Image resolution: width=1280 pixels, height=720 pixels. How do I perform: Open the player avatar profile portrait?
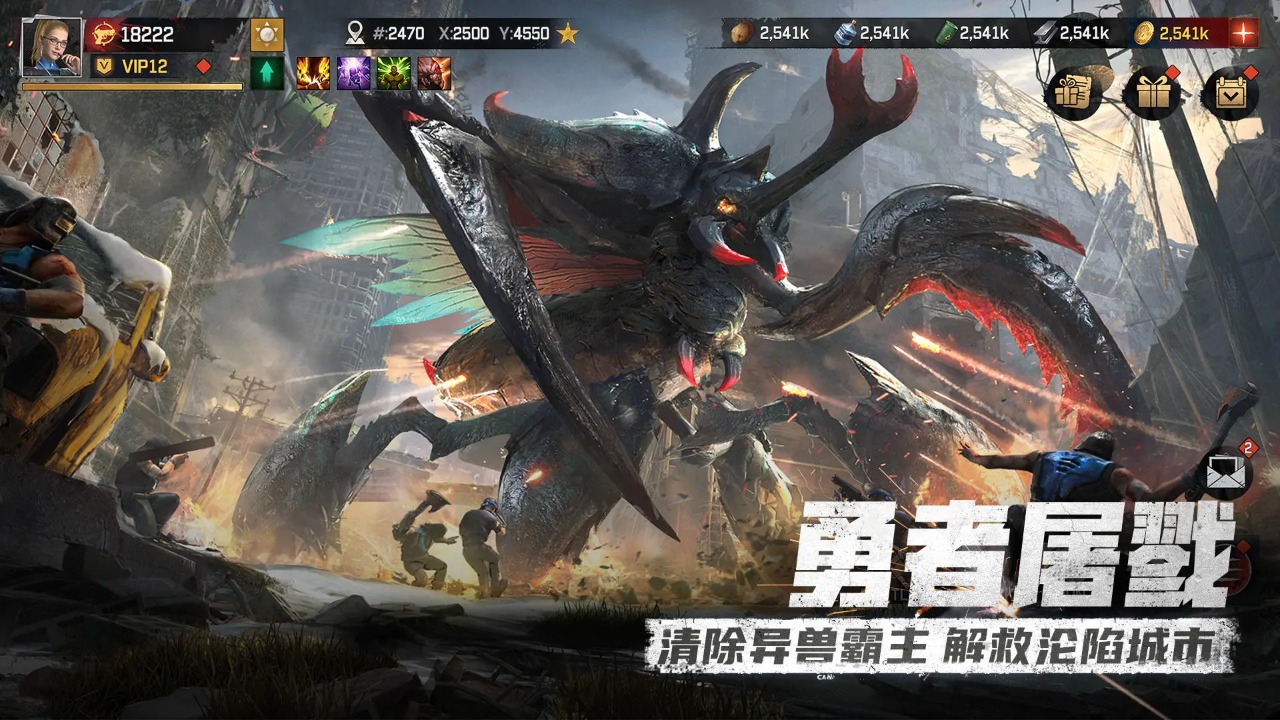pos(52,48)
